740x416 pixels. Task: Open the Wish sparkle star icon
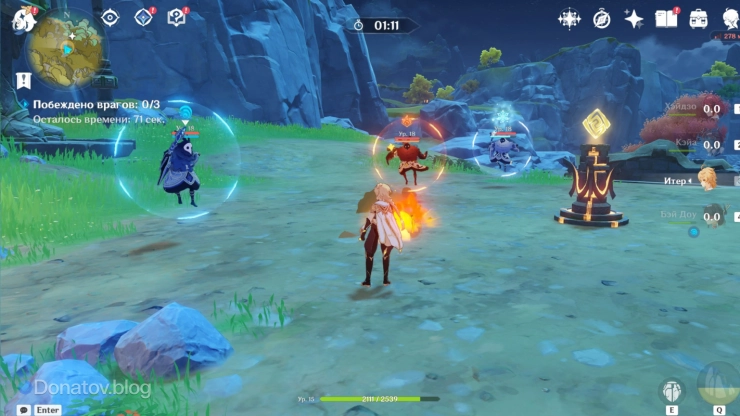[633, 18]
